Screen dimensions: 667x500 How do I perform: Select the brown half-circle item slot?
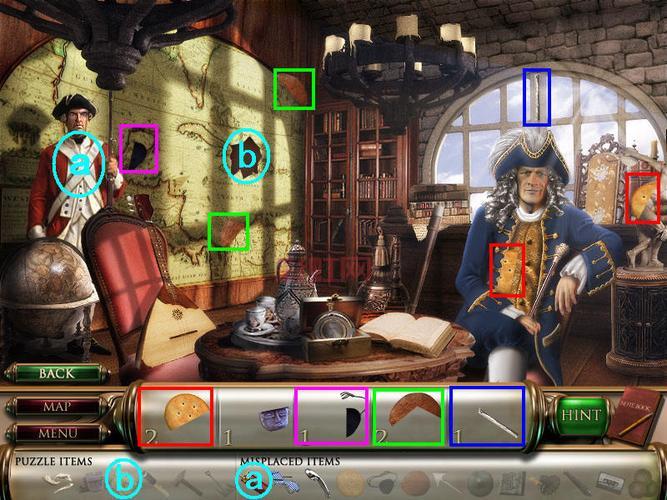click(409, 416)
